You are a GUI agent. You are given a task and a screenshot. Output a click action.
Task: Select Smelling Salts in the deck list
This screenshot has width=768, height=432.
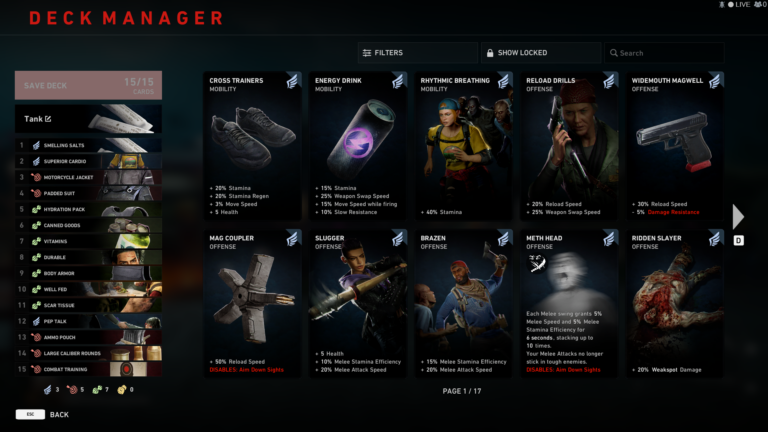90,146
